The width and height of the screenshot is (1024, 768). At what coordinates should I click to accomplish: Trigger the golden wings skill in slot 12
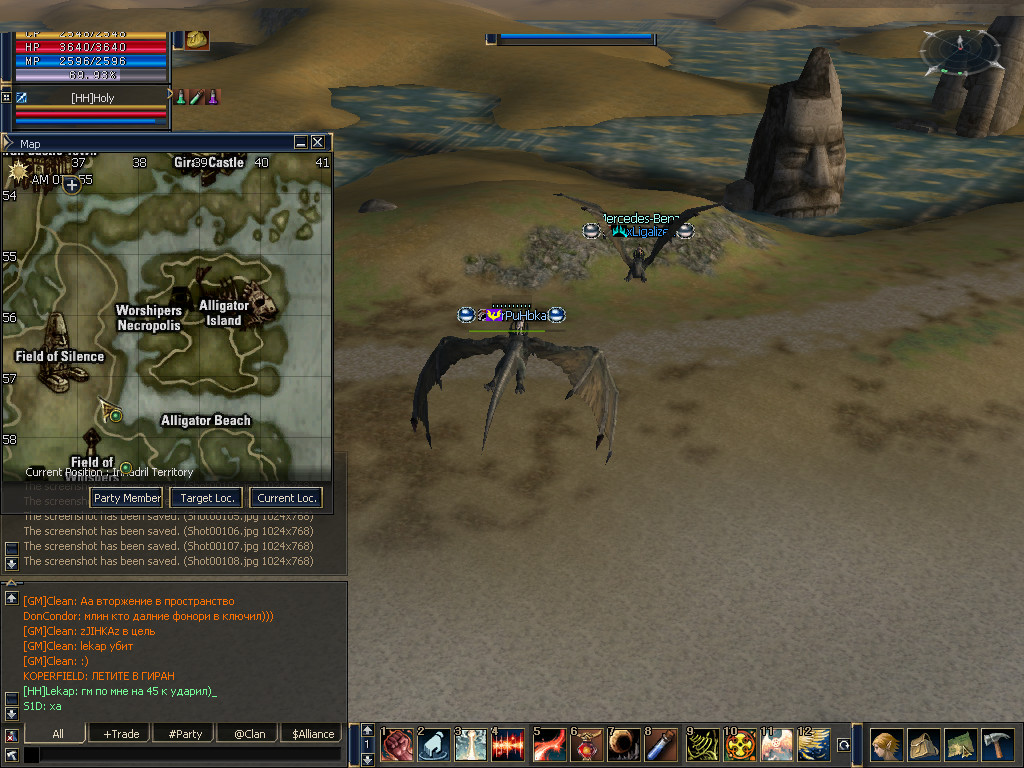[x=812, y=745]
